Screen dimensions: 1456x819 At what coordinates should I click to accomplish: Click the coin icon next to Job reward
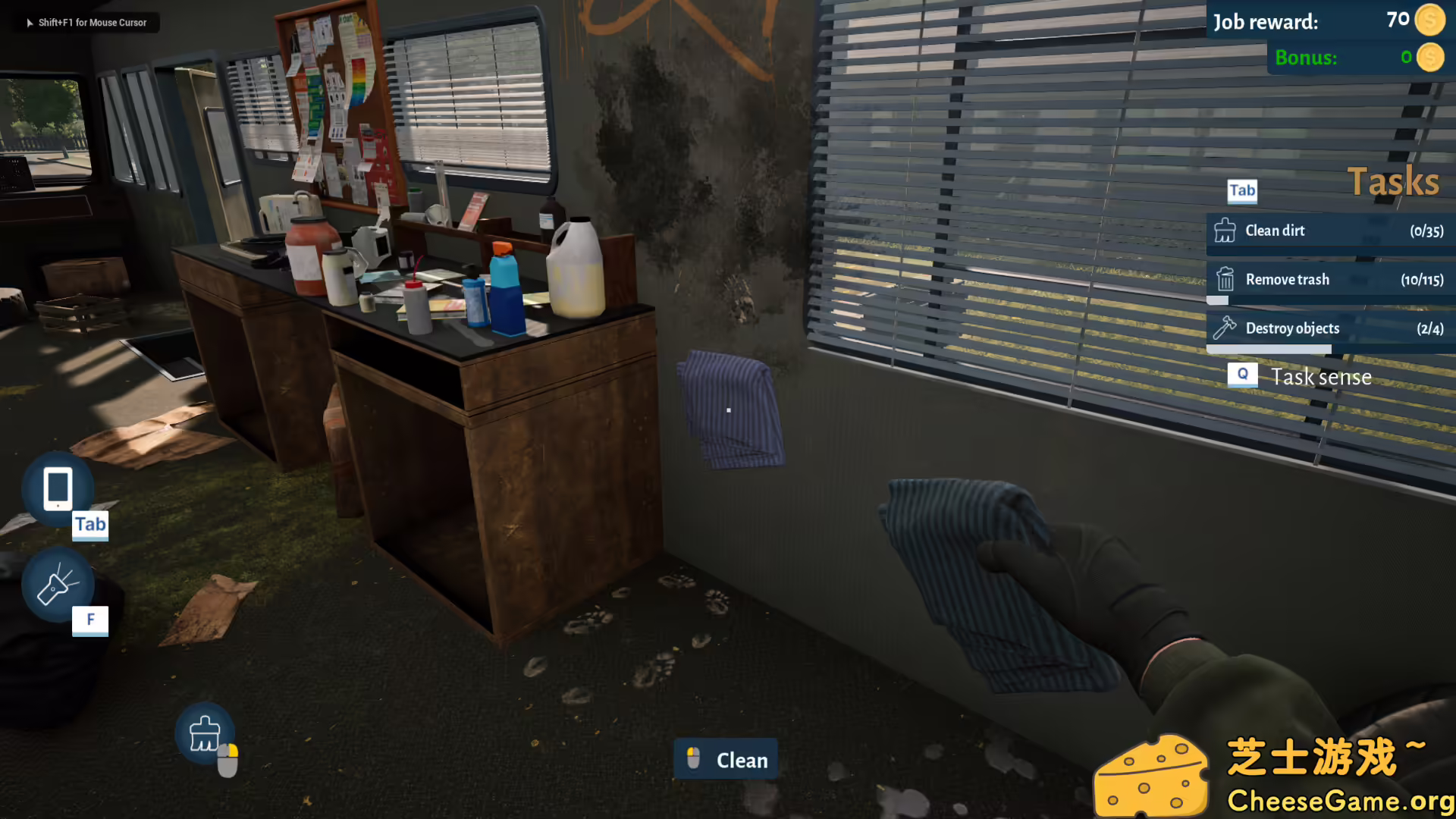pyautogui.click(x=1430, y=20)
